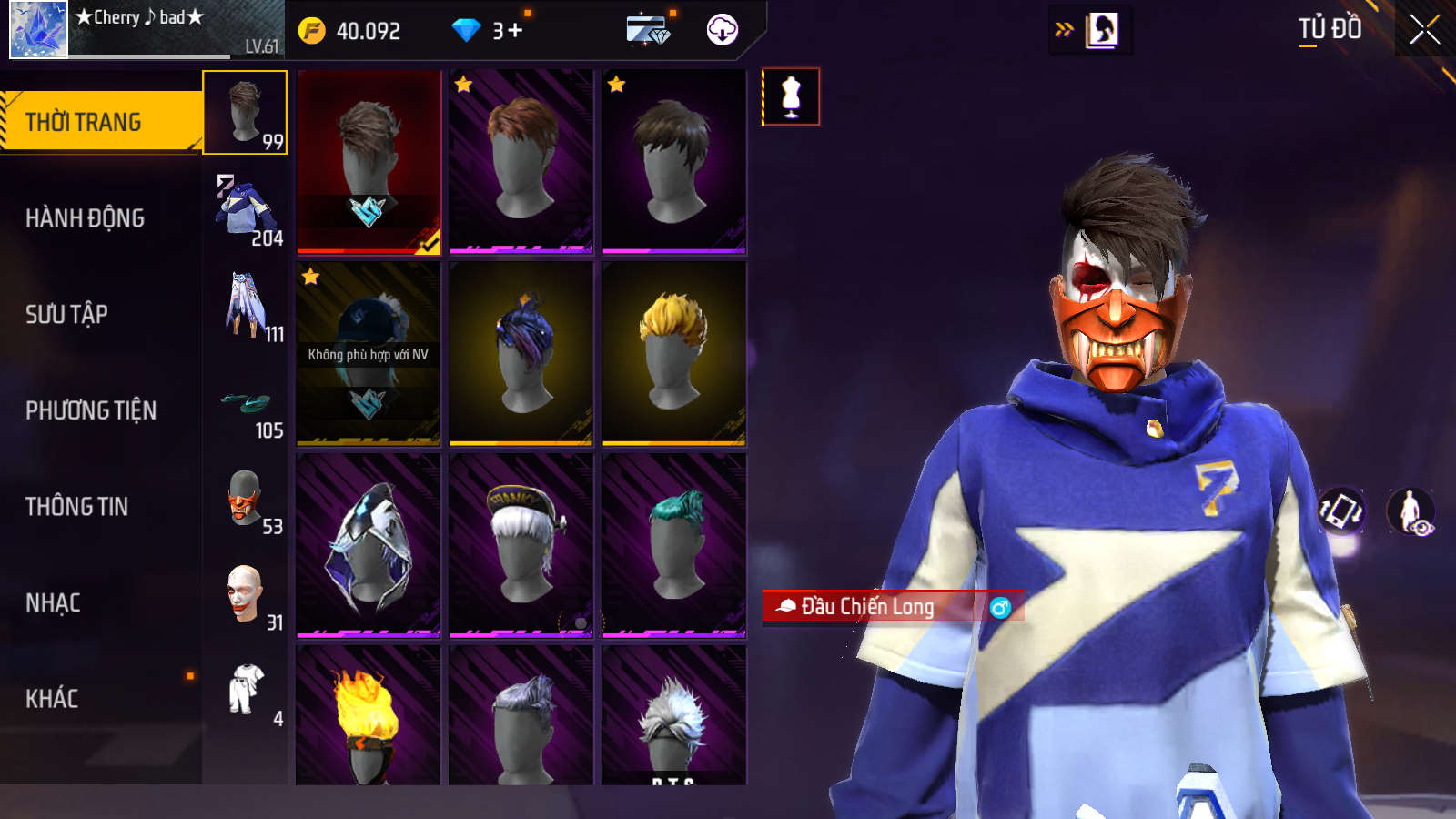The image size is (1456, 819).
Task: Select the PHƯƠNG TIỆN tab
Action: [x=91, y=410]
